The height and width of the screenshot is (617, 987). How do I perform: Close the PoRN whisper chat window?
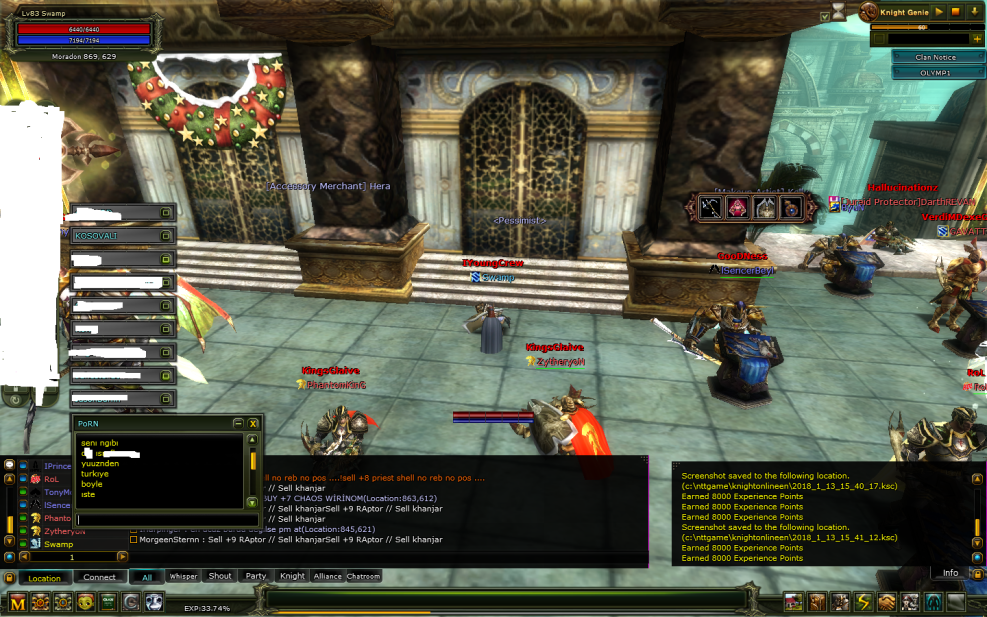254,423
